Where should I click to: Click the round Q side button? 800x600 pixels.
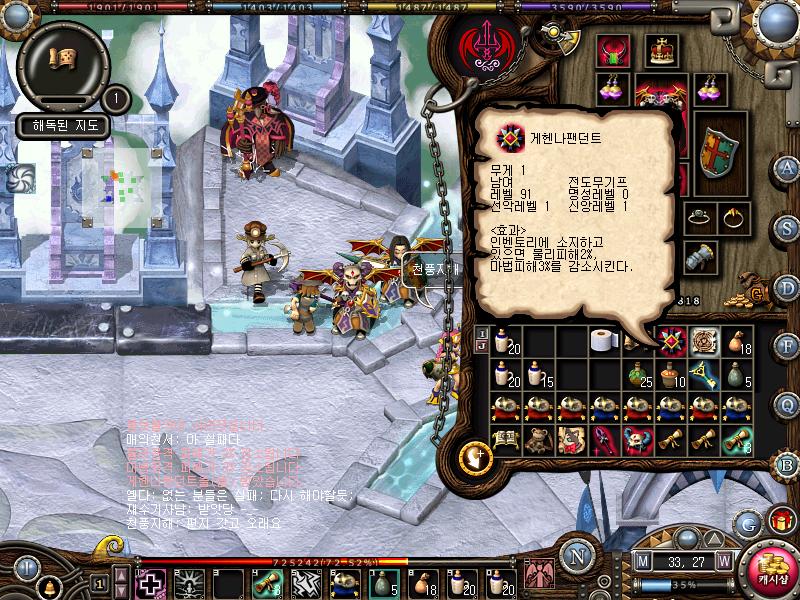[x=788, y=404]
